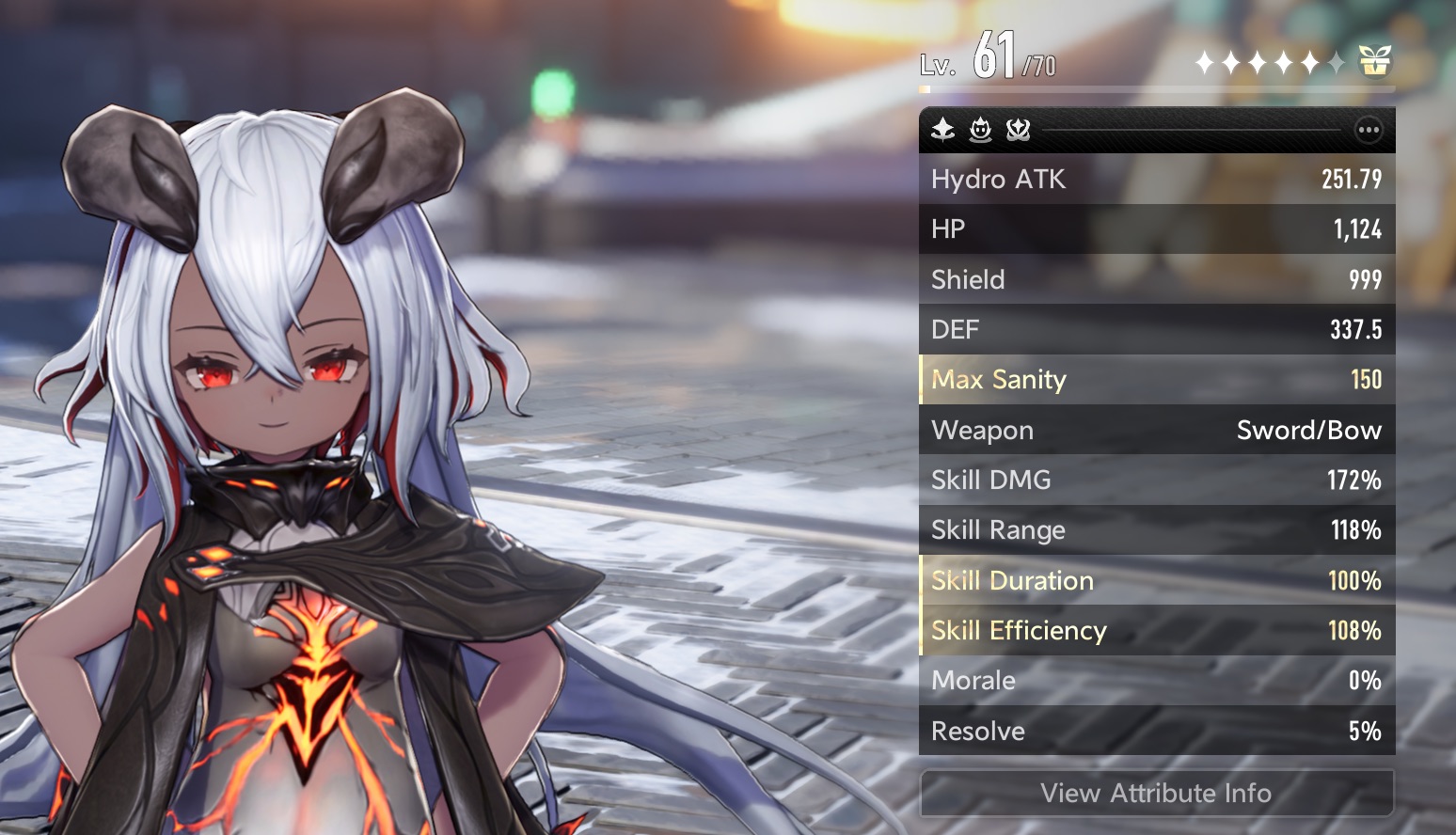Viewport: 1456px width, 835px height.
Task: Select the Skill Efficiency attribute row
Action: [x=1156, y=631]
